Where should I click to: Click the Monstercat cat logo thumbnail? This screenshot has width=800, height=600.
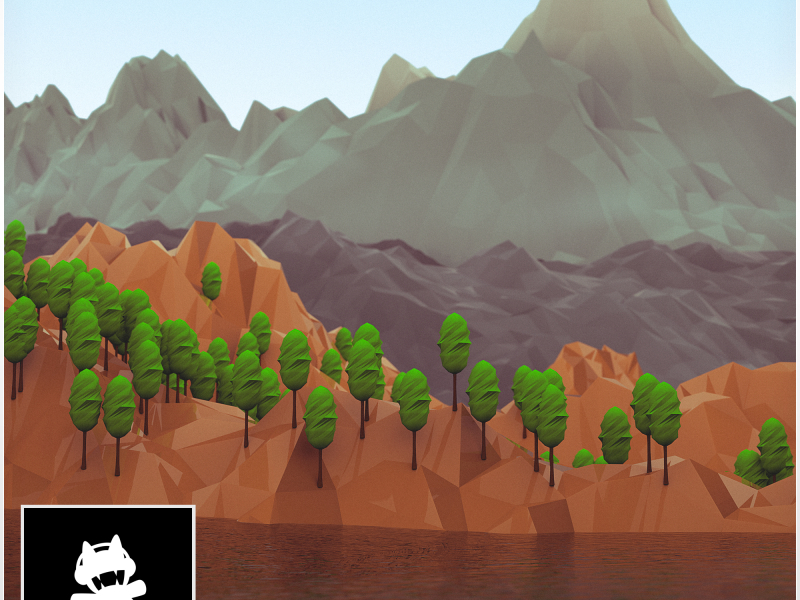click(x=108, y=556)
